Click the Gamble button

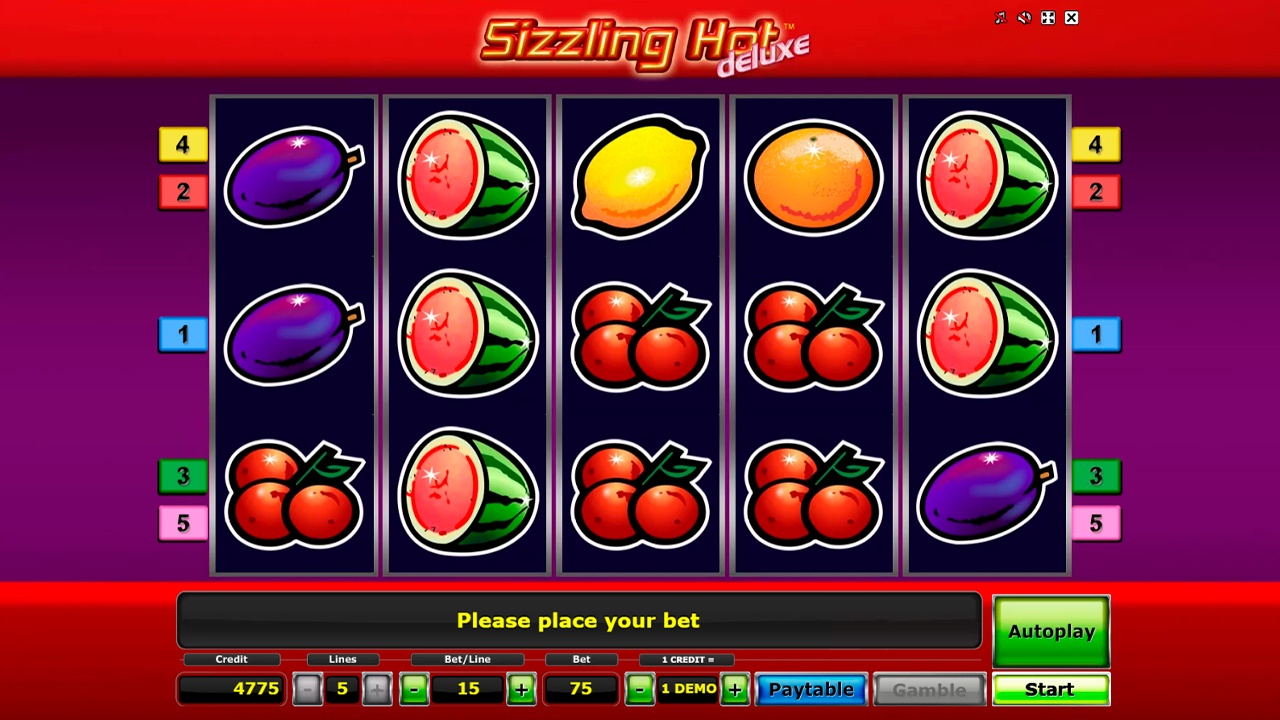pyautogui.click(x=930, y=689)
